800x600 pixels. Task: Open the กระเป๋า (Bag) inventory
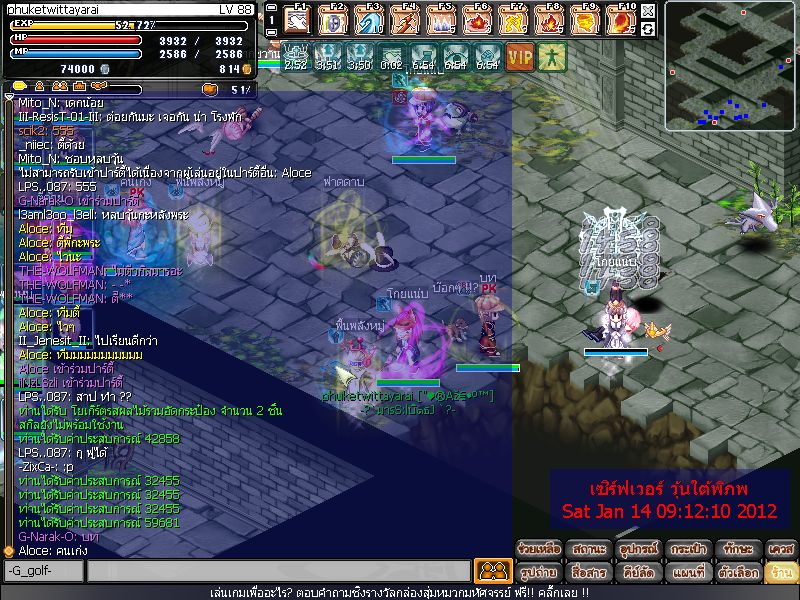tap(685, 549)
